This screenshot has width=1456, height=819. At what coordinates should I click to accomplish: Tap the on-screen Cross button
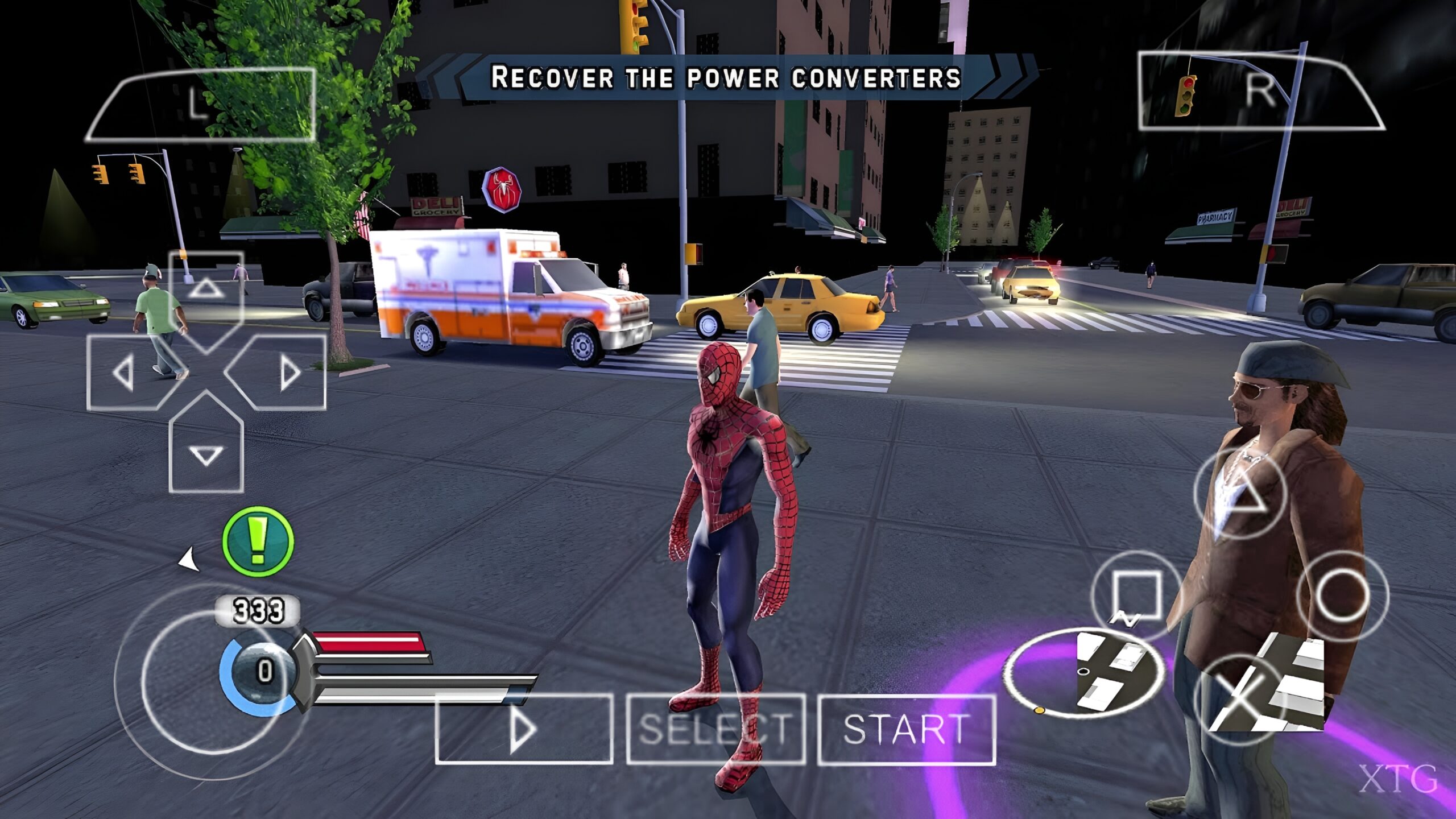[1240, 700]
